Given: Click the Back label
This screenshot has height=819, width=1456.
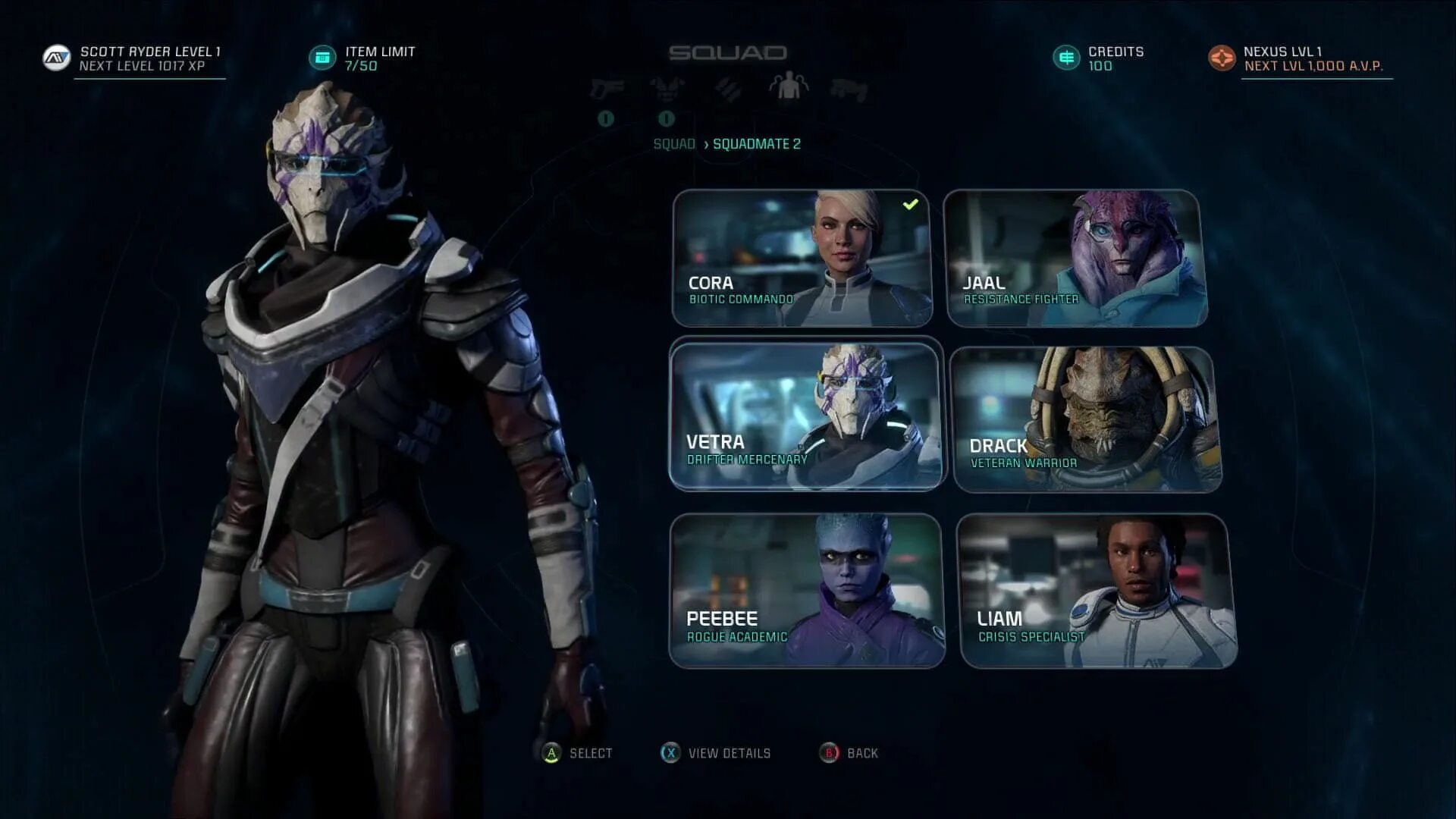Looking at the screenshot, I should [x=862, y=753].
